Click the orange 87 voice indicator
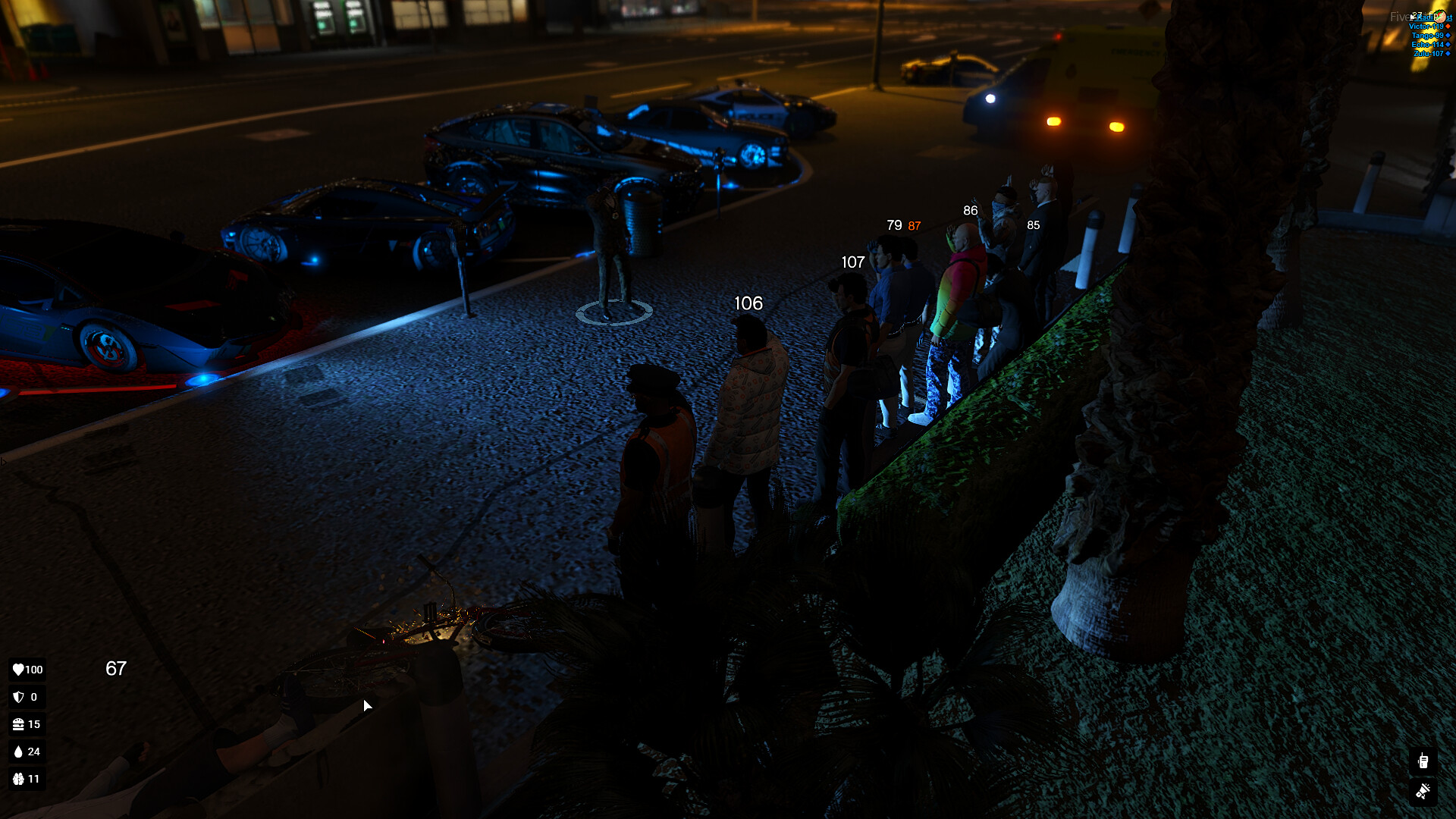This screenshot has height=819, width=1456. 914,225
